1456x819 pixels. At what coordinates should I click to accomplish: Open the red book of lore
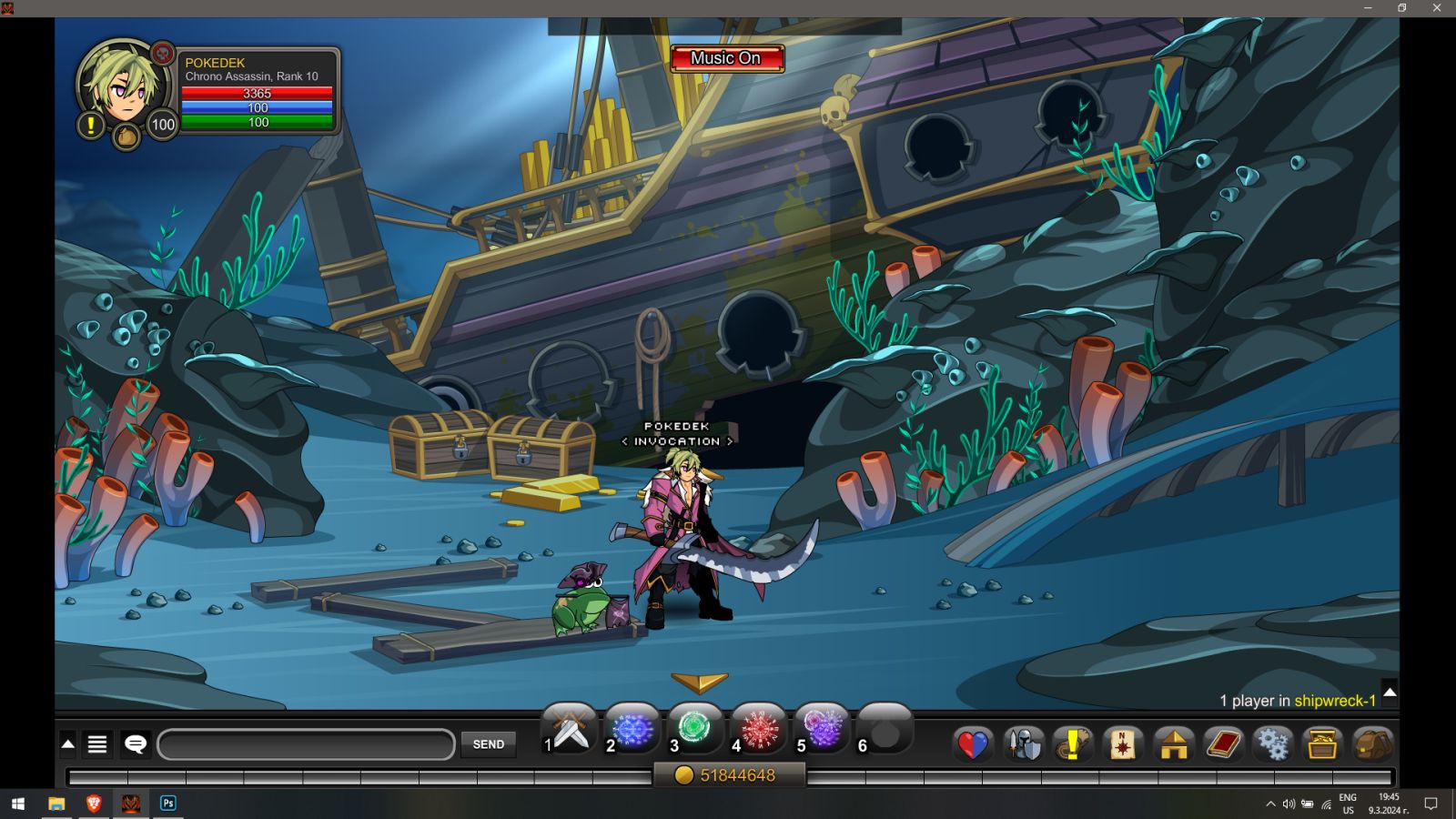point(1224,744)
